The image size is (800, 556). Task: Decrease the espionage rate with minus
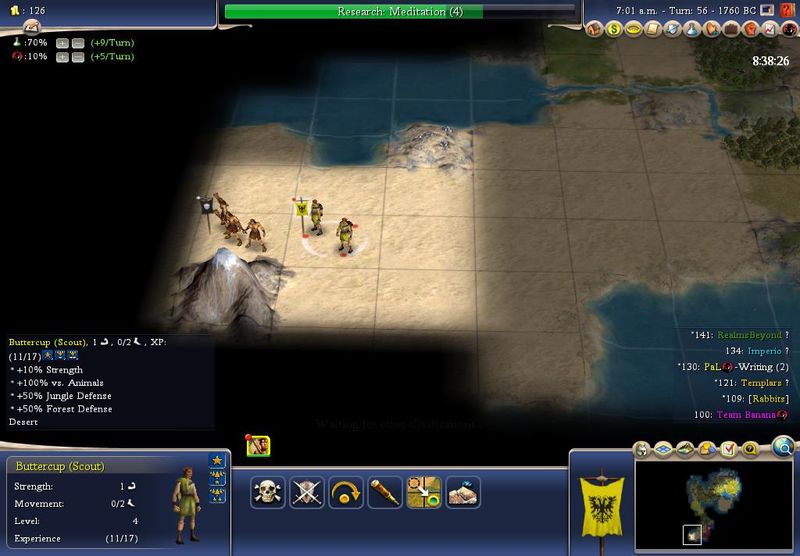(77, 57)
